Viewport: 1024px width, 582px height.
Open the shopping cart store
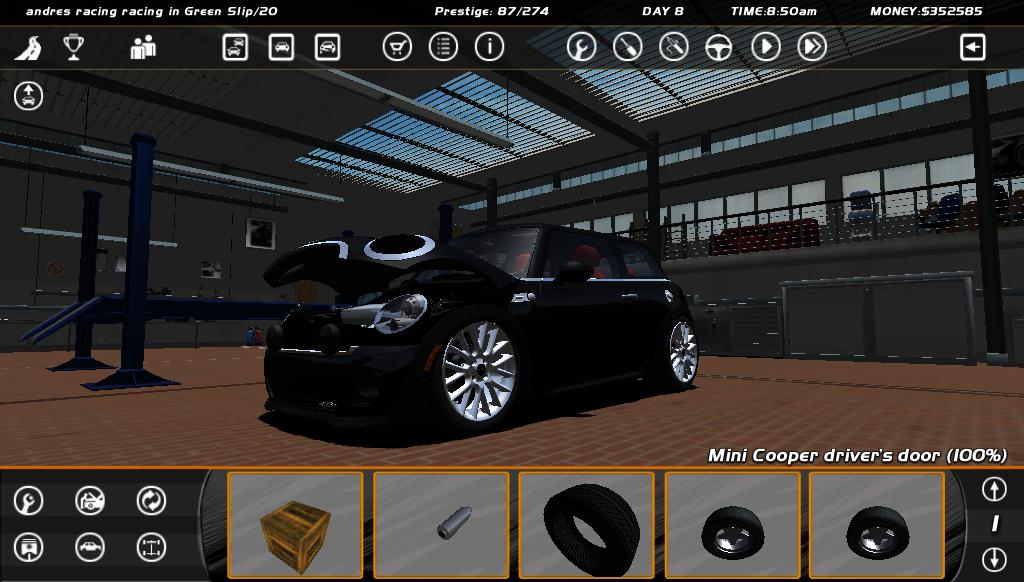397,47
